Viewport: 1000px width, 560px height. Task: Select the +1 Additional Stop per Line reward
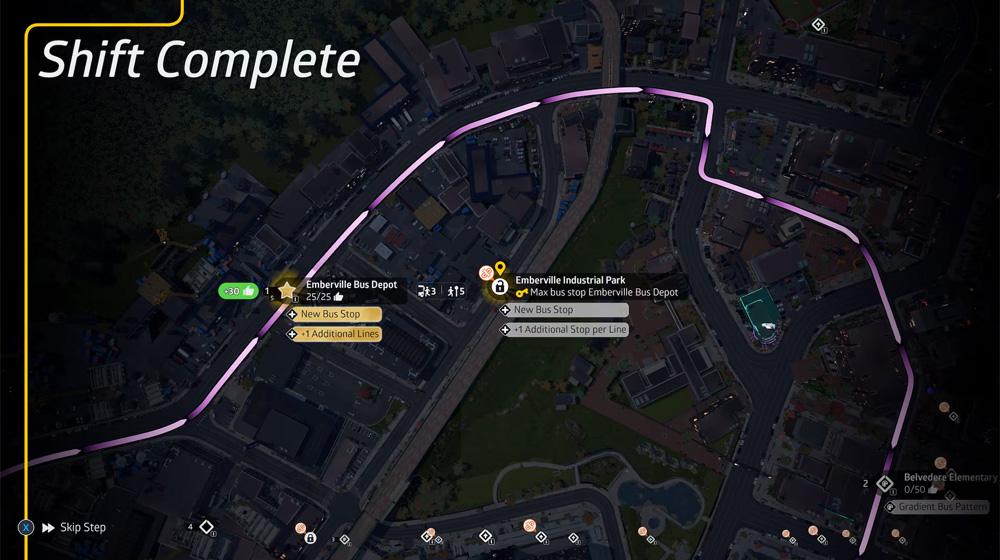565,329
